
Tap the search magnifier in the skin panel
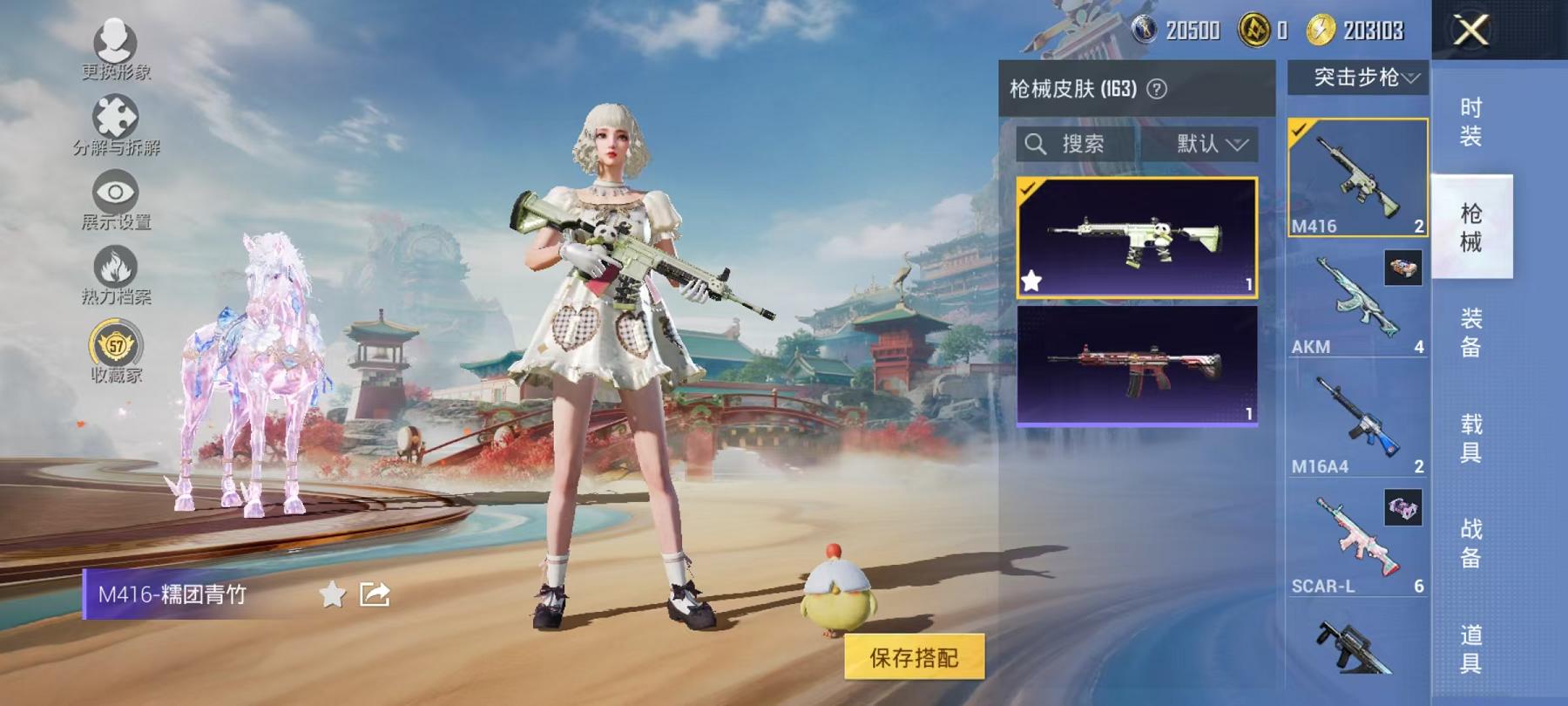(1036, 145)
